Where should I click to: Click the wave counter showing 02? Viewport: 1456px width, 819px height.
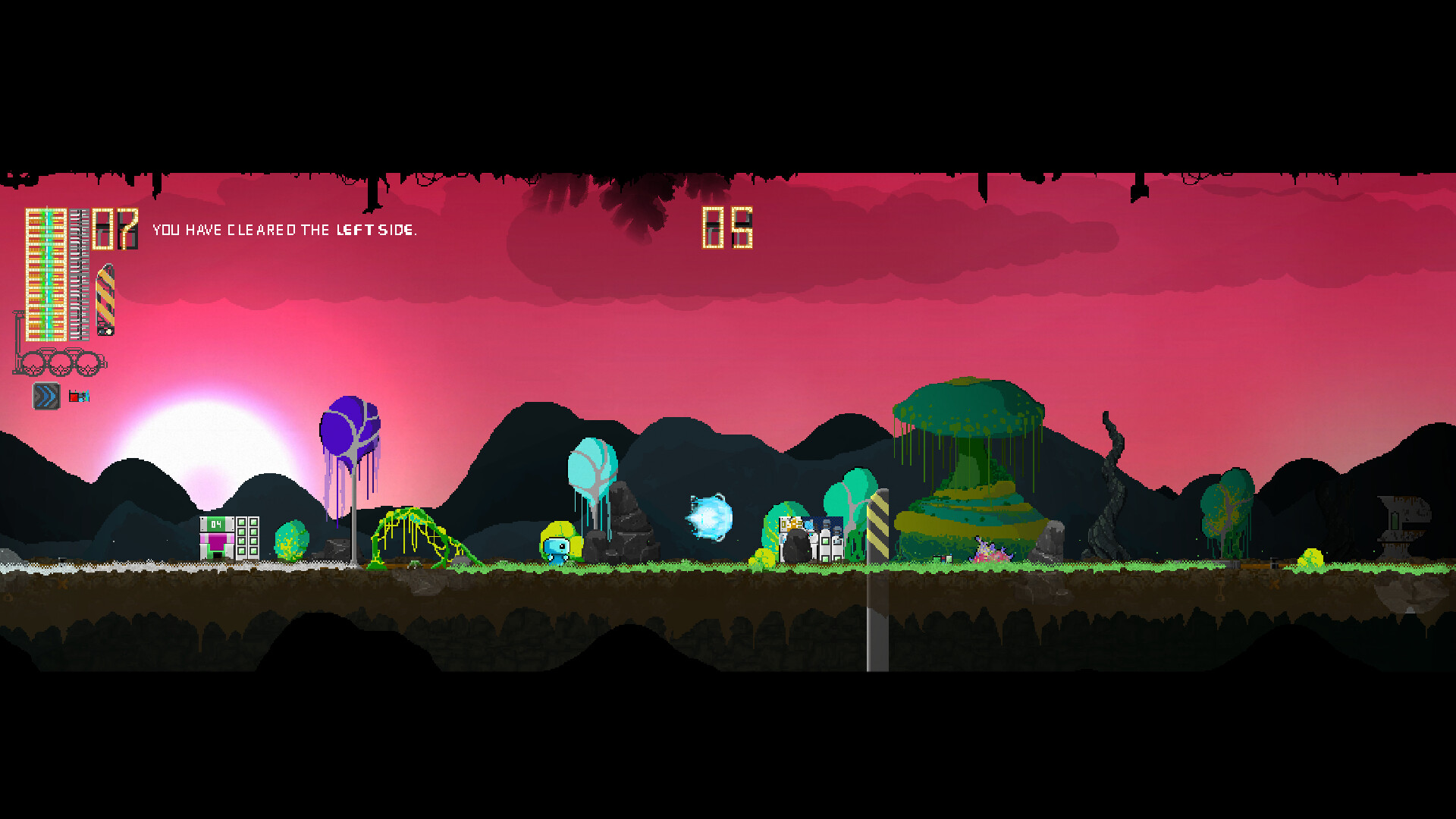pyautogui.click(x=114, y=227)
